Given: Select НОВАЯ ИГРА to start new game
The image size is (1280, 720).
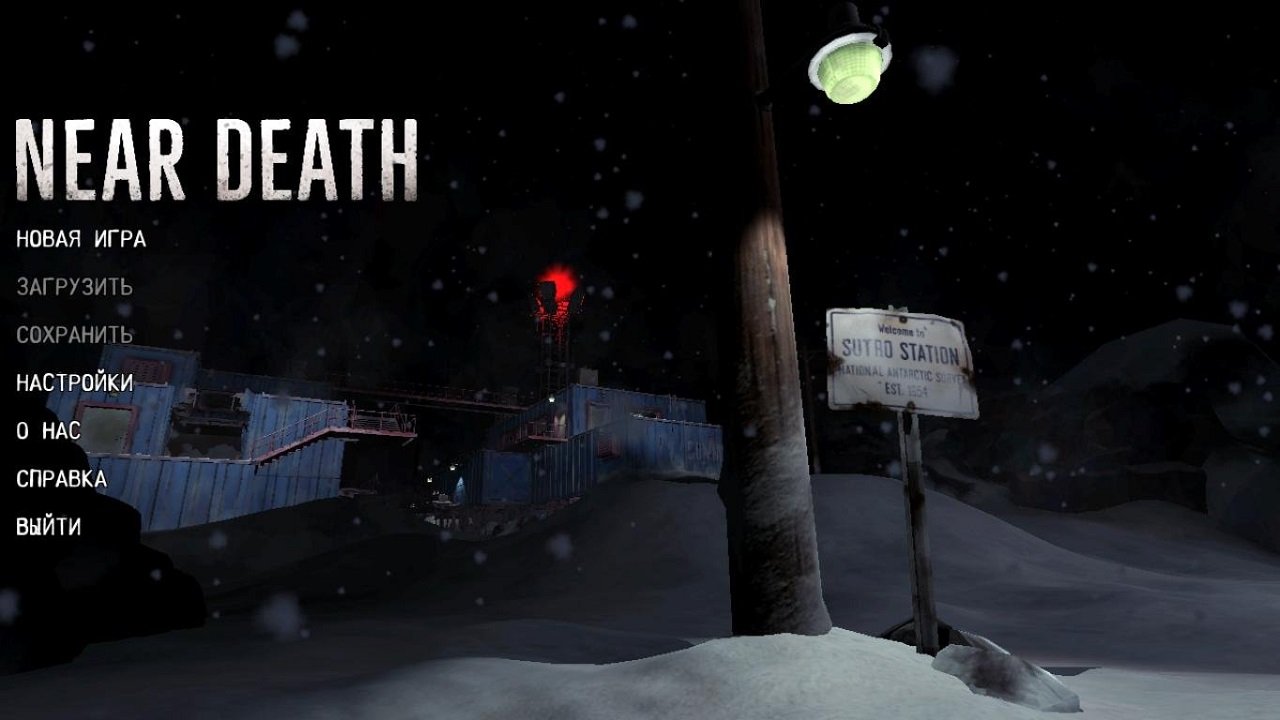Looking at the screenshot, I should coord(78,240).
